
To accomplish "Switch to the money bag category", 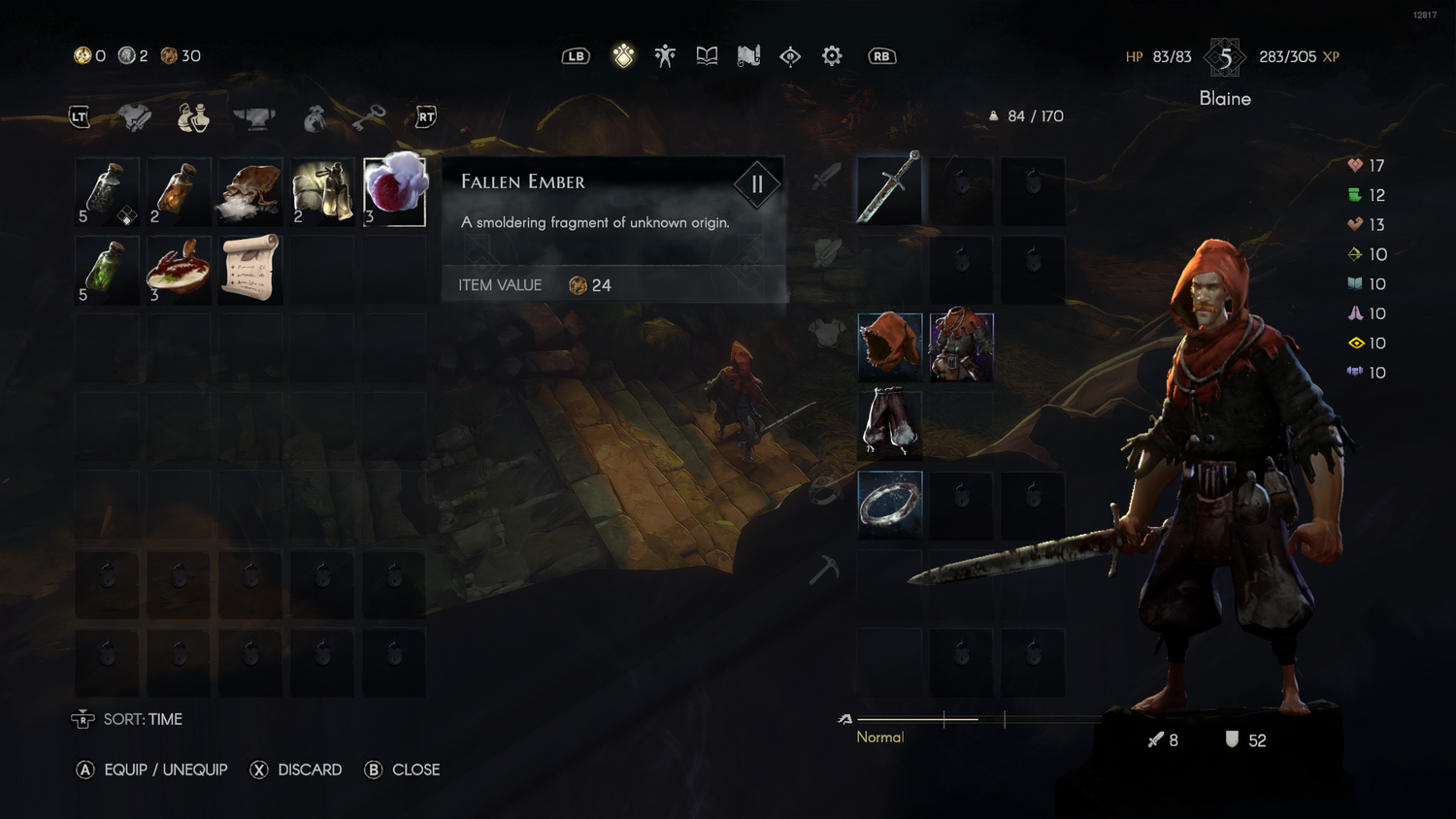I will [314, 117].
